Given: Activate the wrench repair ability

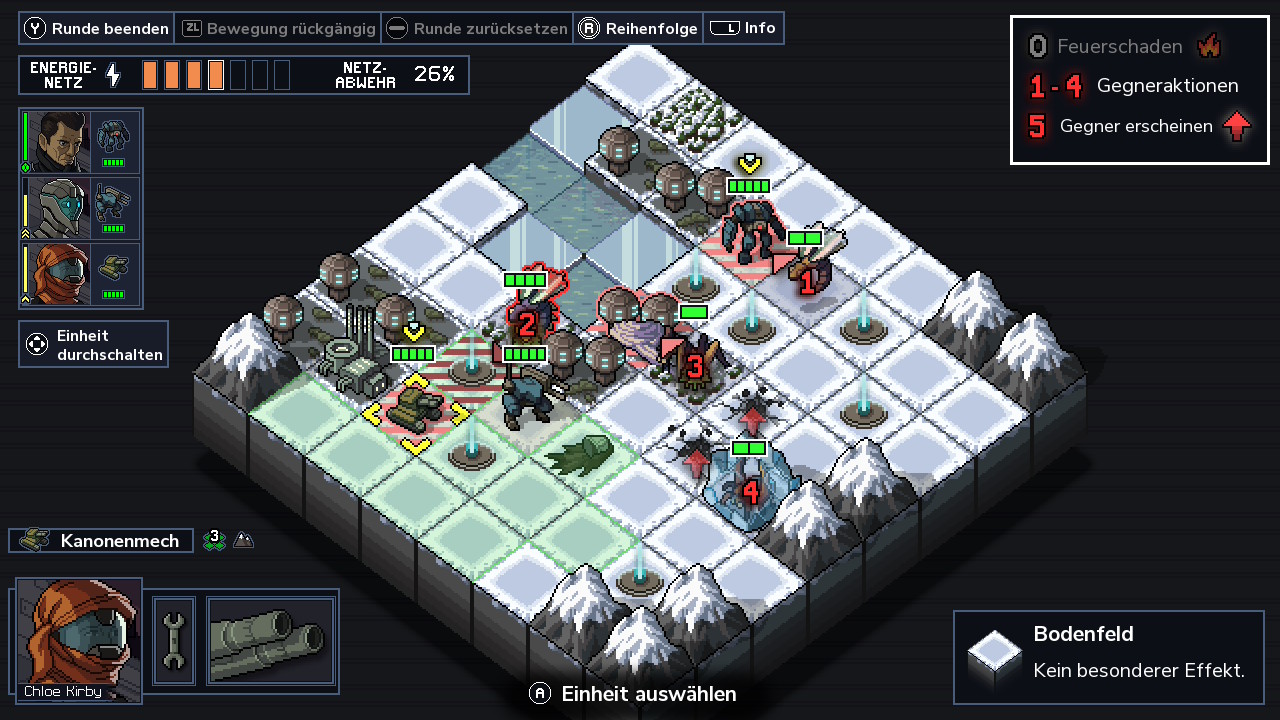Looking at the screenshot, I should pyautogui.click(x=174, y=641).
